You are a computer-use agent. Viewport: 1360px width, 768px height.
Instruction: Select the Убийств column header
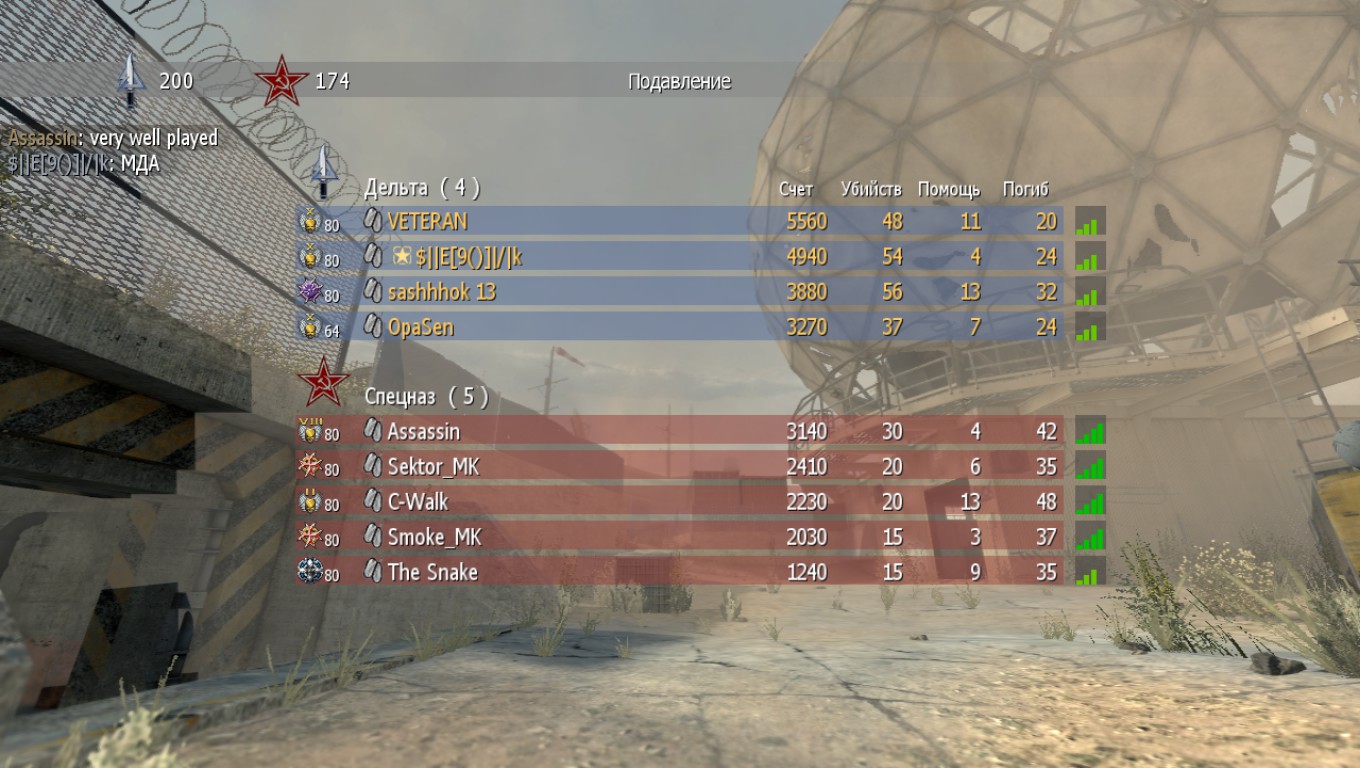872,188
